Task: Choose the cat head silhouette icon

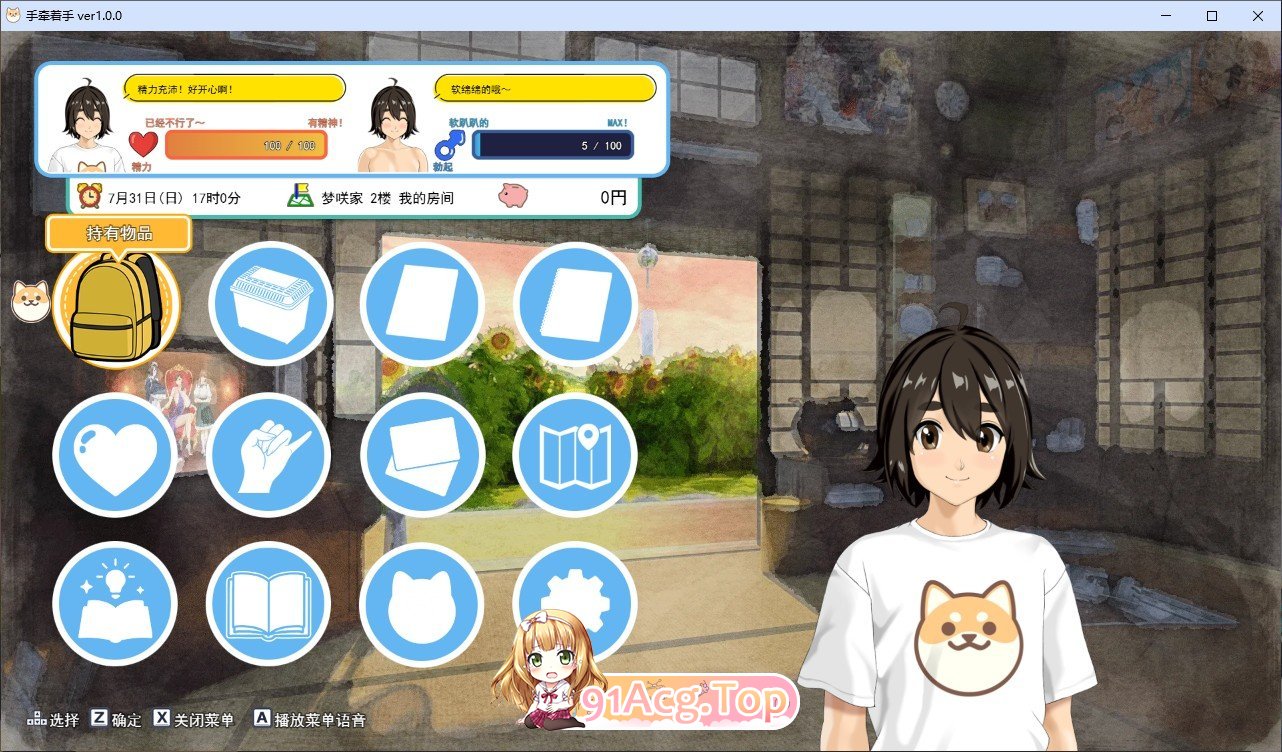Action: click(x=422, y=604)
